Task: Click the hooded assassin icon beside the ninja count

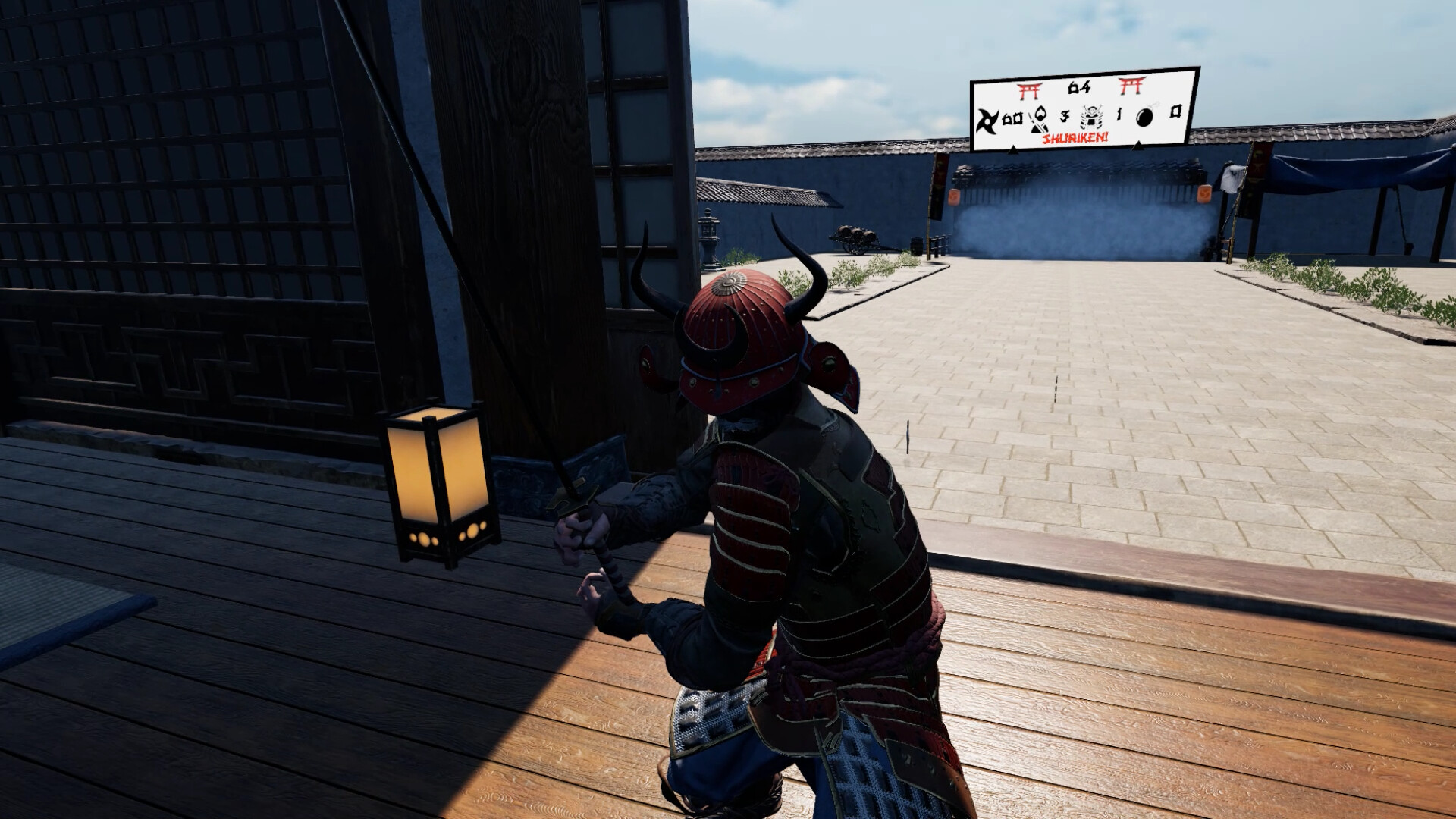Action: [x=1037, y=121]
